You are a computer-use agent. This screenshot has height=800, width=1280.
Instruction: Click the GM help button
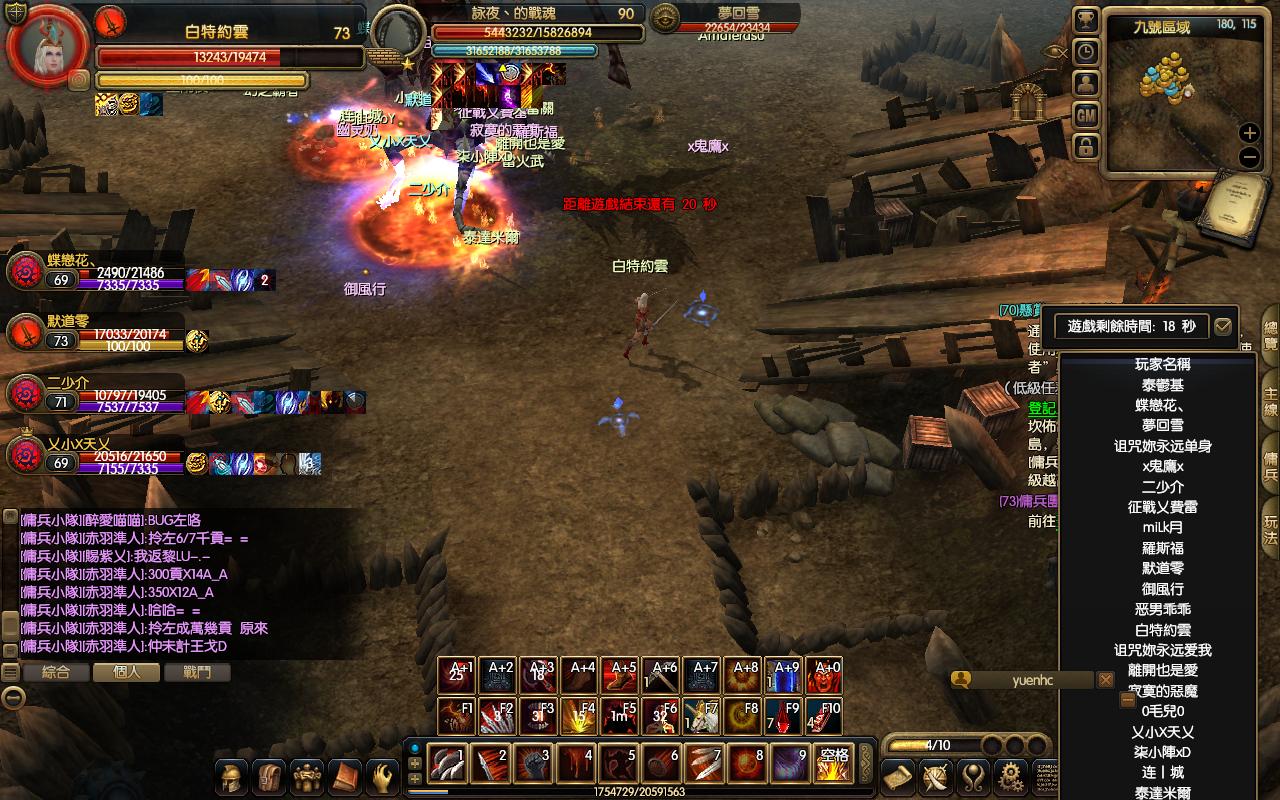(1086, 115)
